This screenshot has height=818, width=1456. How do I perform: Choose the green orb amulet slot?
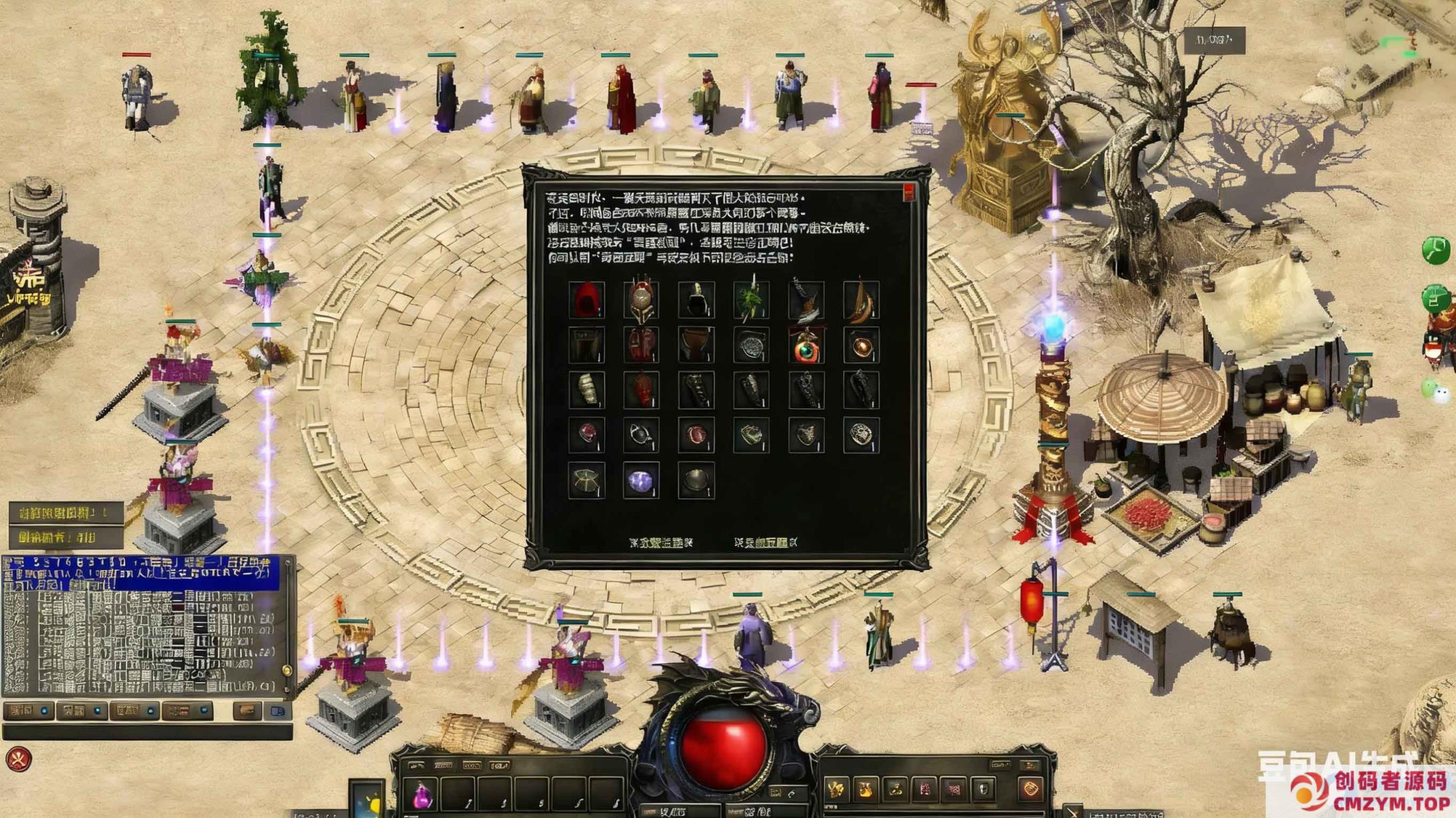point(806,346)
